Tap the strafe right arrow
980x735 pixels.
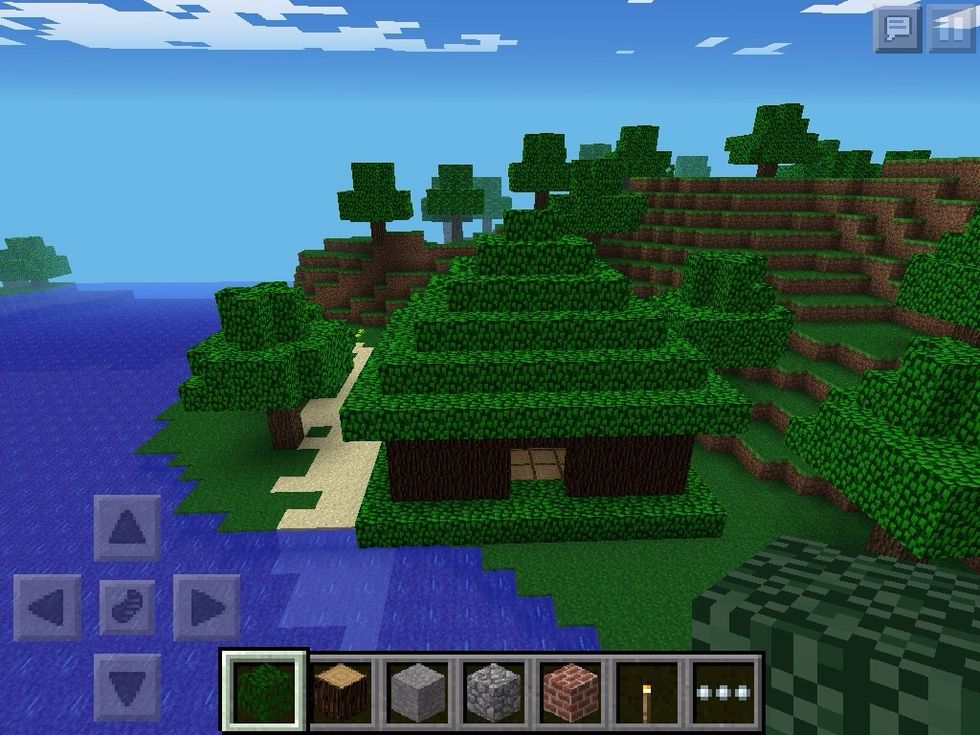point(206,607)
